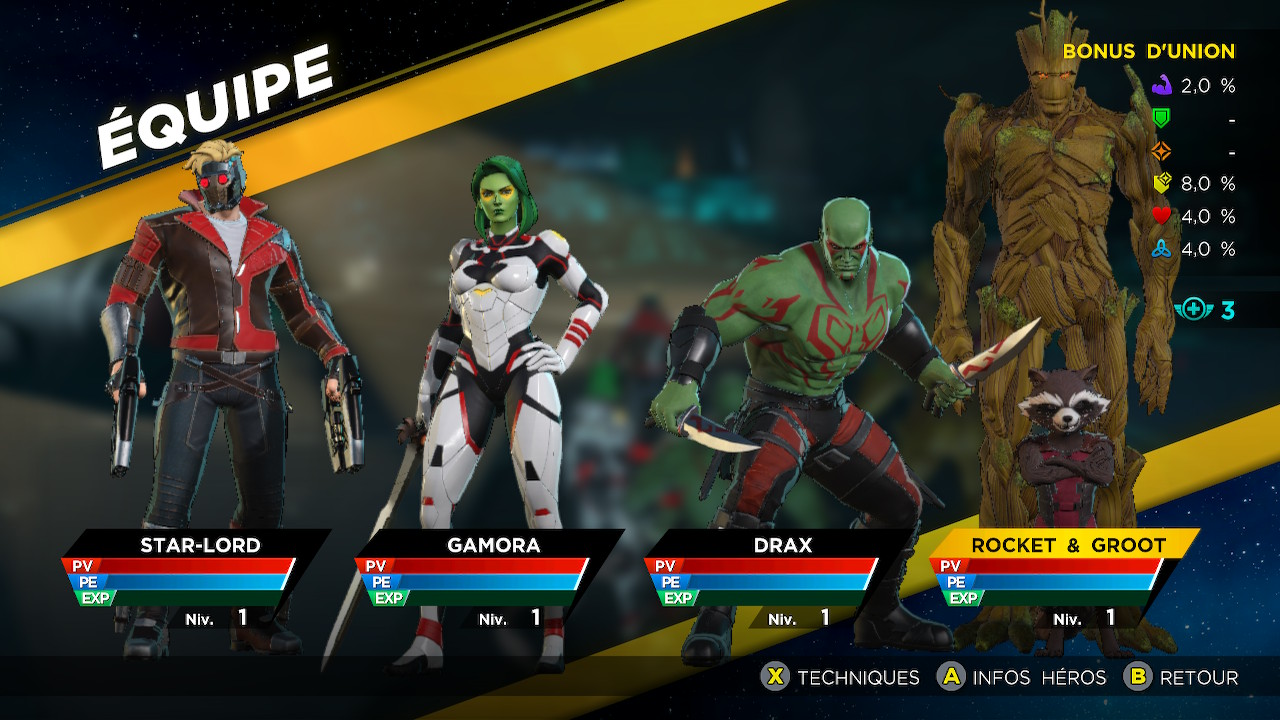
Task: Choose the Gamora hero card
Action: pyautogui.click(x=492, y=546)
